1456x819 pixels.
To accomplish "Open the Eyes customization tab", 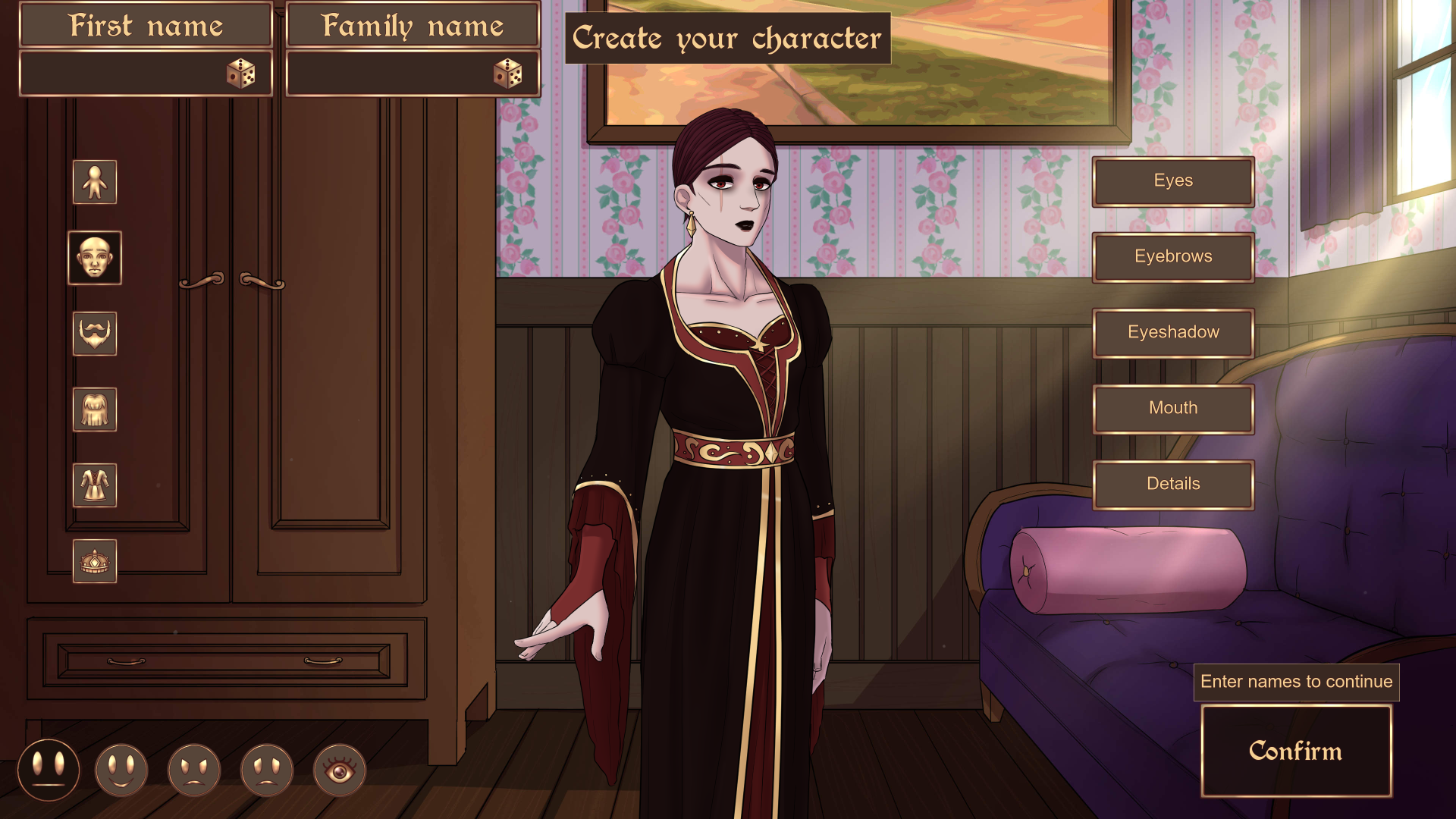I will (x=1172, y=180).
